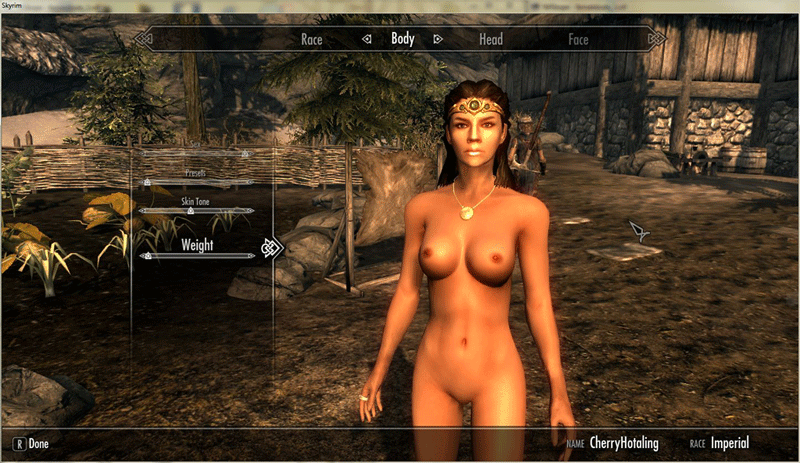The width and height of the screenshot is (800, 463).
Task: Click the arrow left of Body
Action: point(367,40)
